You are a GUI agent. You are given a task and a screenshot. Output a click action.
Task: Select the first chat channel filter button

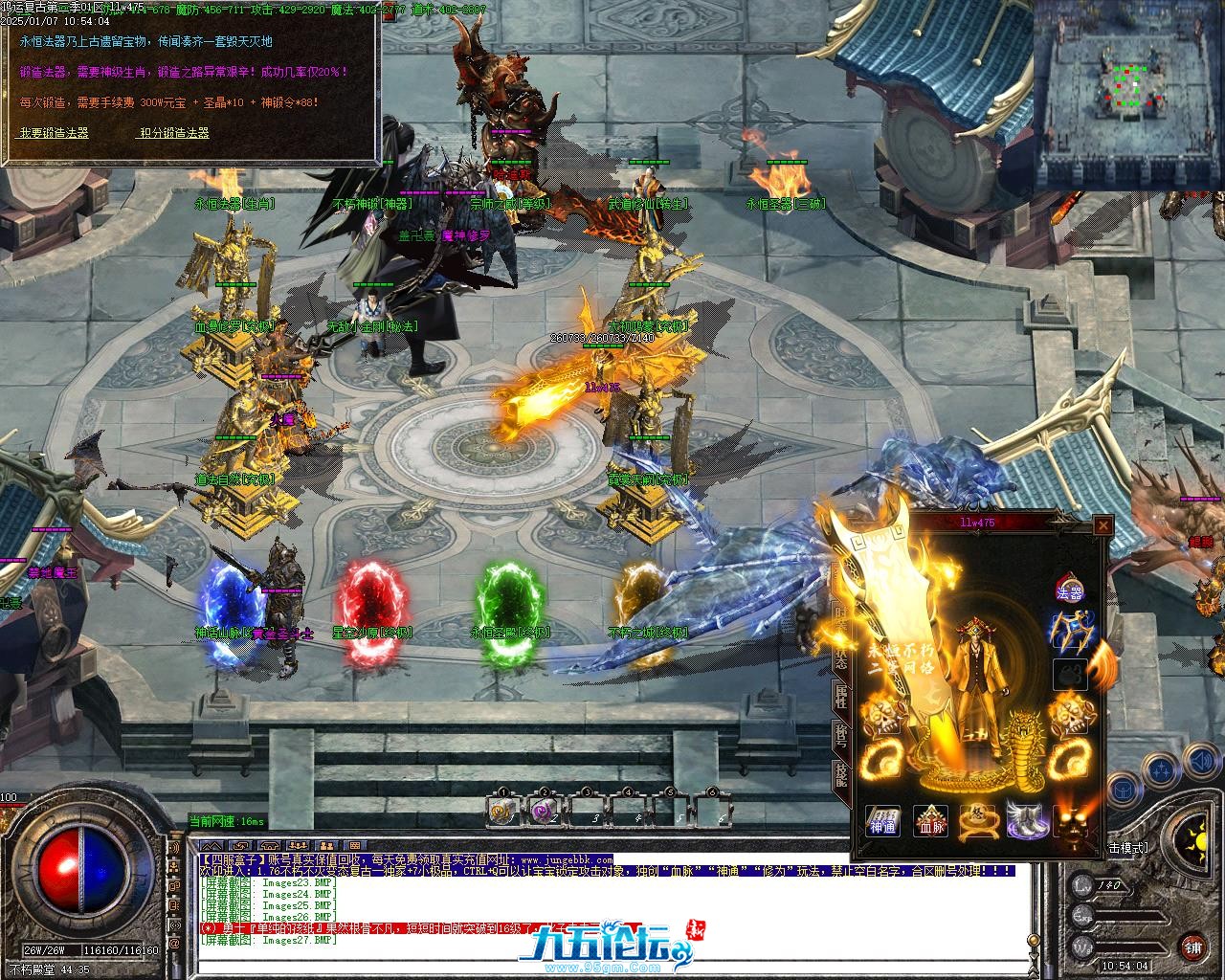point(212,845)
